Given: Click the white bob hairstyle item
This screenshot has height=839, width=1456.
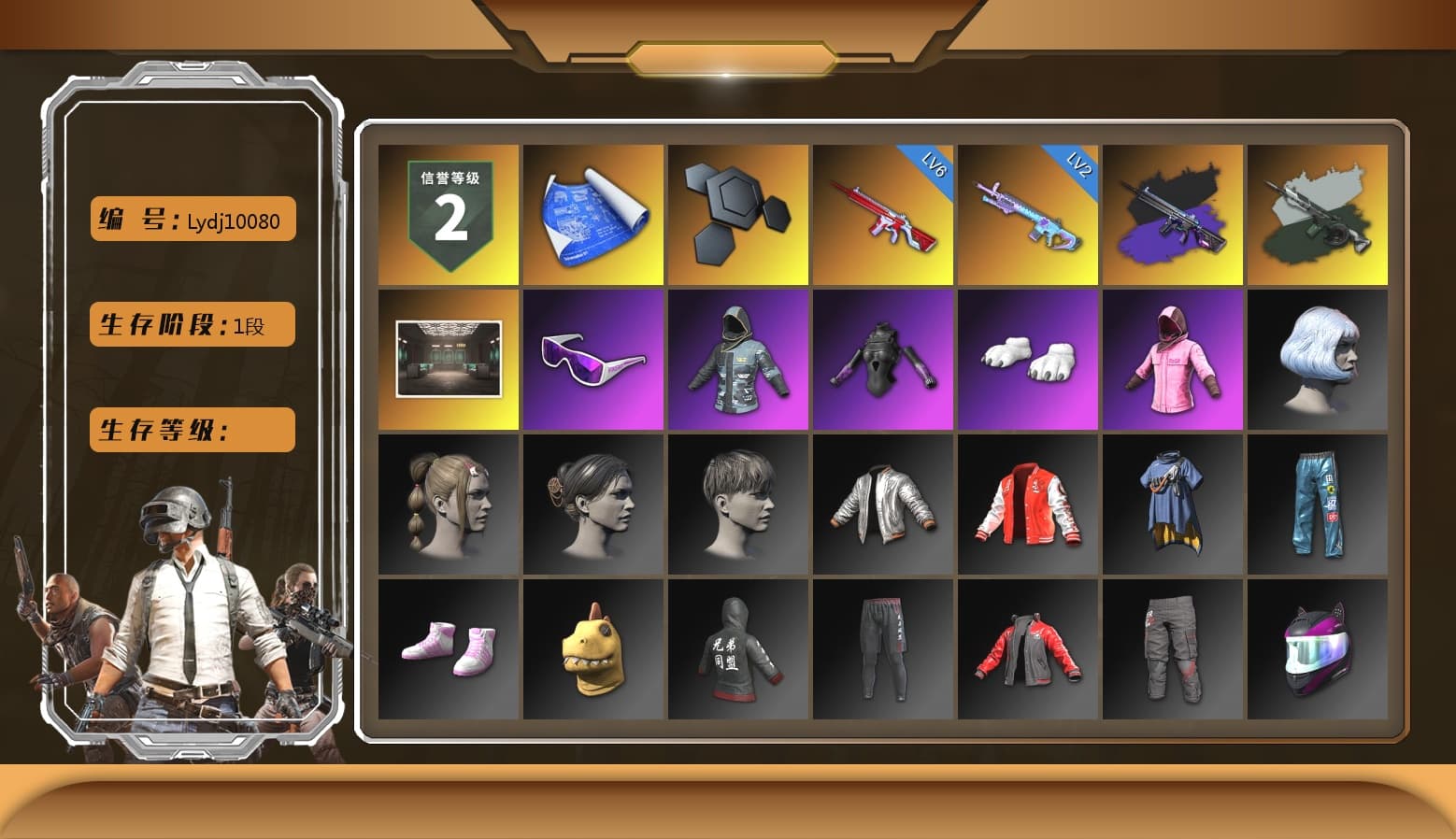Looking at the screenshot, I should click(x=1320, y=360).
